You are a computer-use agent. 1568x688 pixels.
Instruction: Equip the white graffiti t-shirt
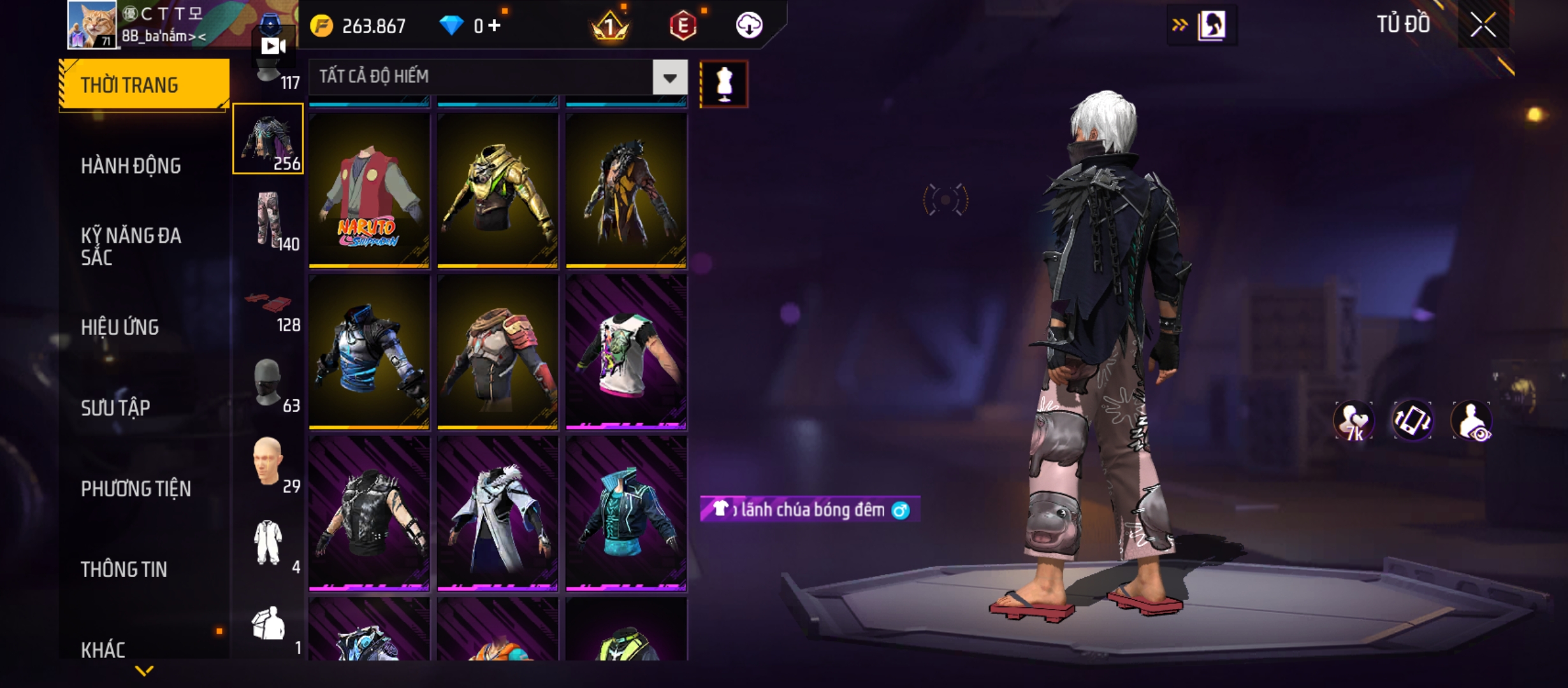[626, 352]
